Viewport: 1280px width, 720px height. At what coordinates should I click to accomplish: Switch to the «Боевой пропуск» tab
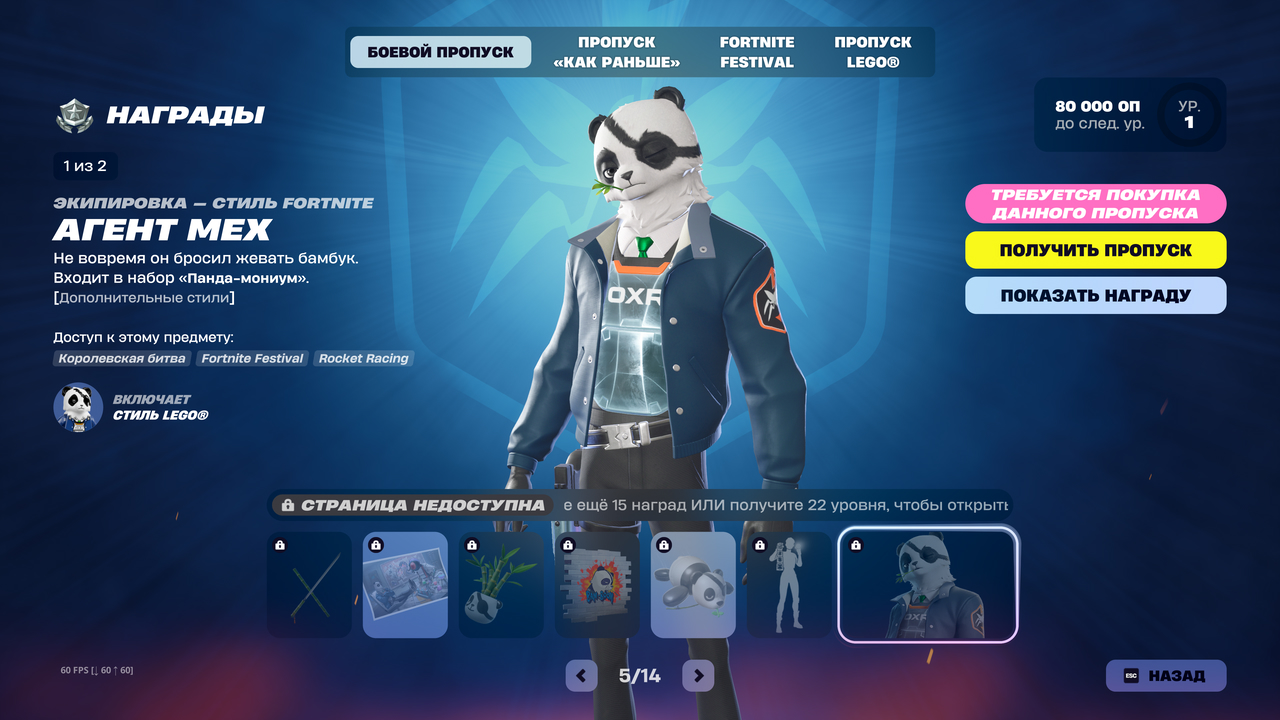point(440,52)
